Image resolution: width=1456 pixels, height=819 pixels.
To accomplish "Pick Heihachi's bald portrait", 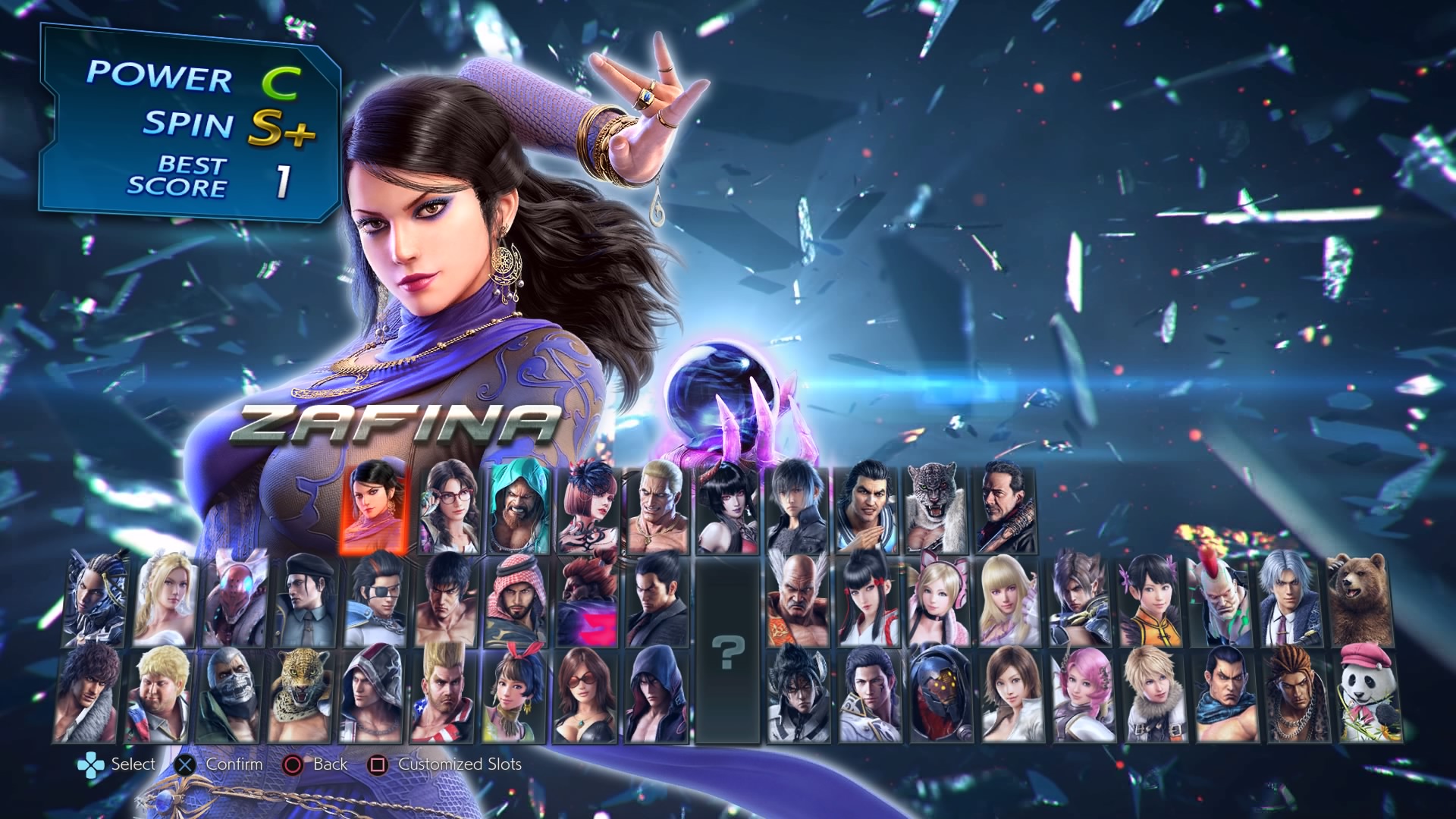I will (x=798, y=601).
